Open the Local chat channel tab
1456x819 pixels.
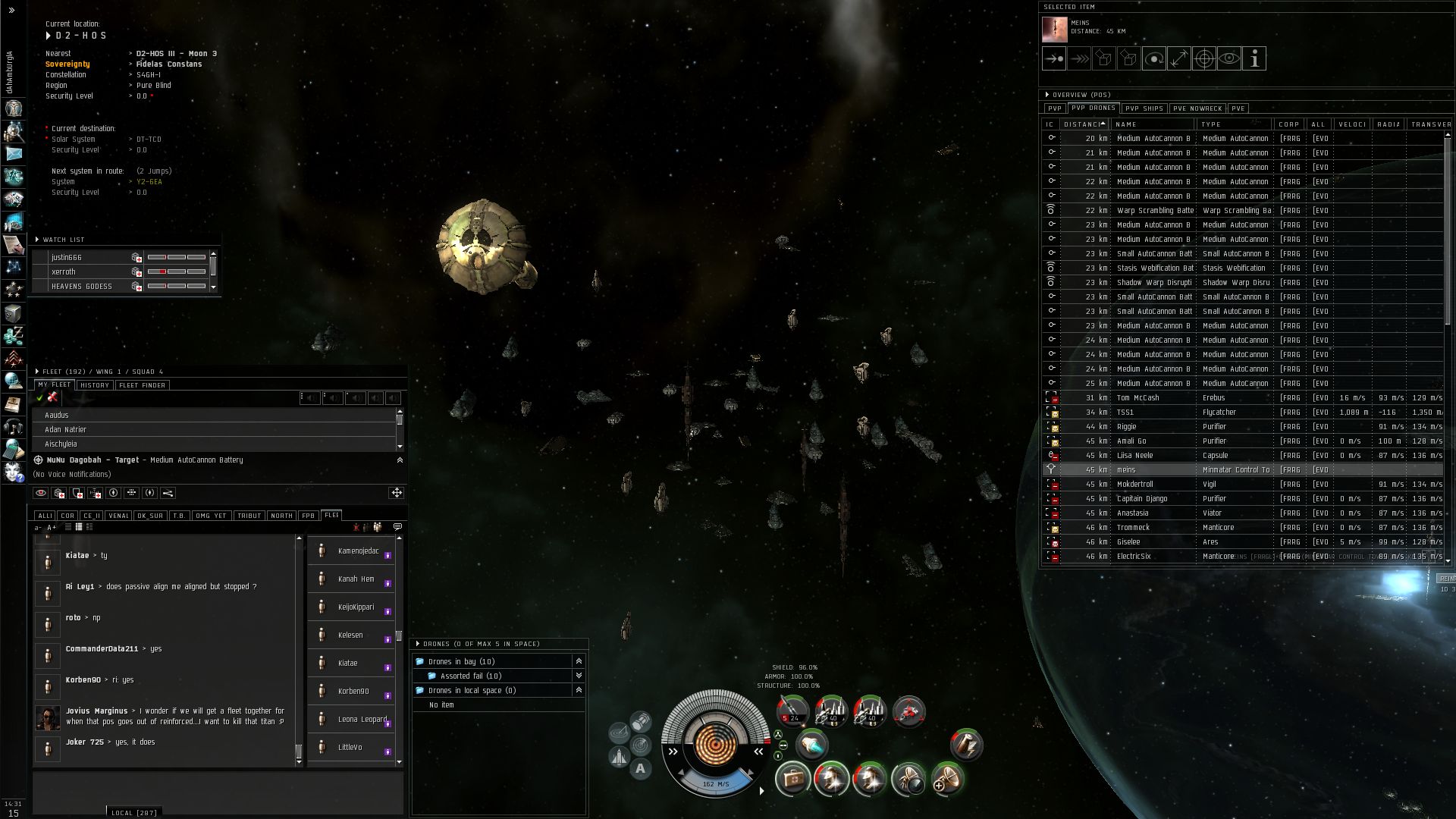(133, 813)
